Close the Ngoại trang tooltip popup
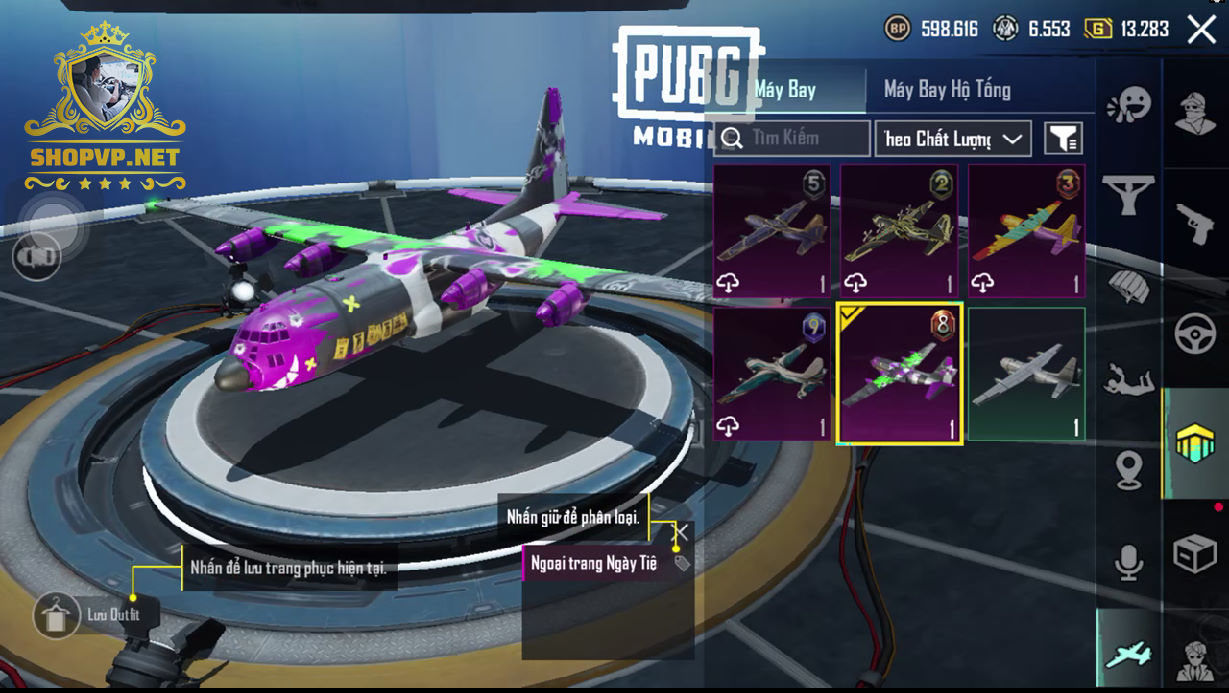Viewport: 1229px width, 693px height. [x=681, y=533]
